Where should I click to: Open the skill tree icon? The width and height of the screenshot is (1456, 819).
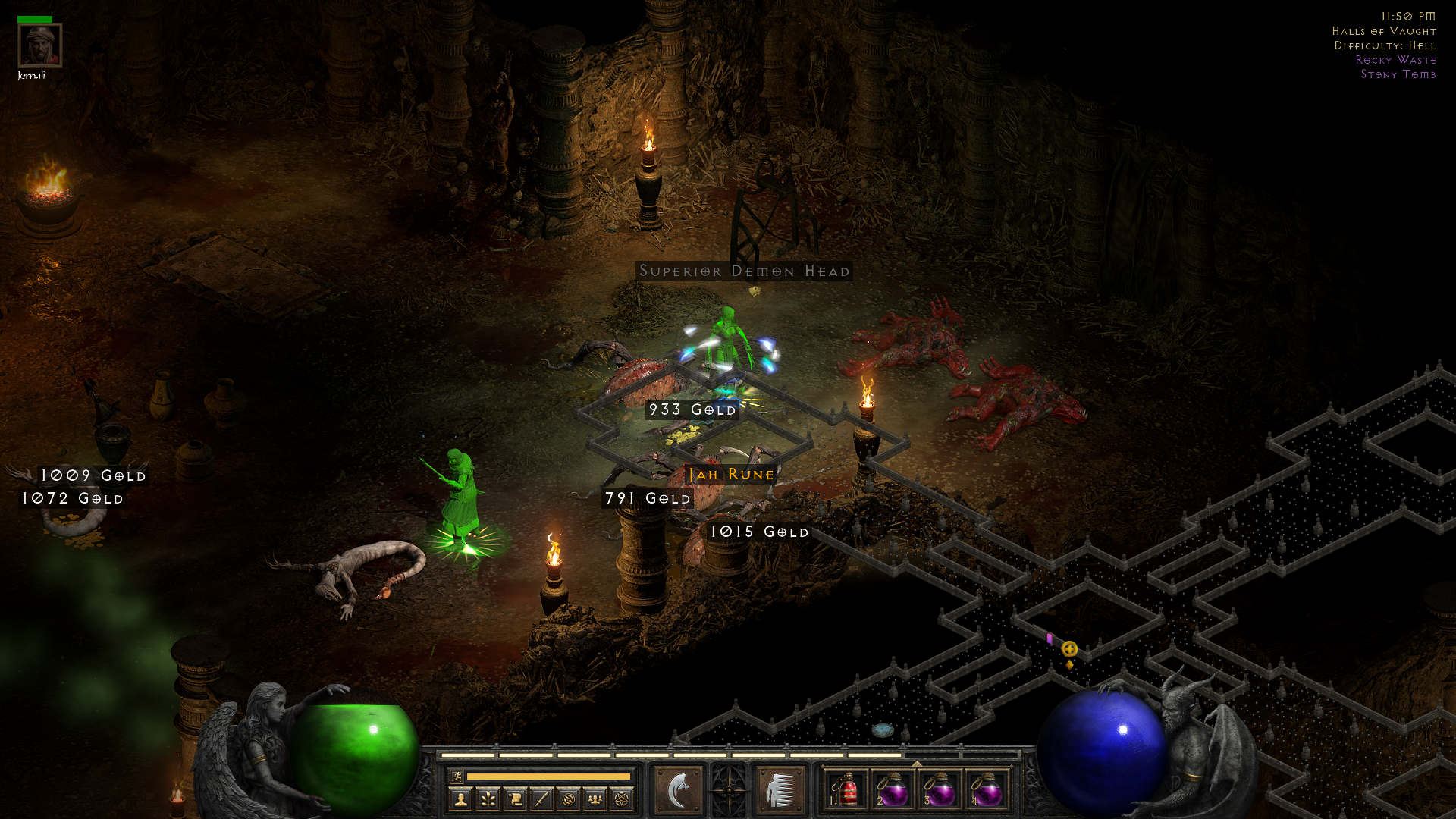(x=488, y=799)
